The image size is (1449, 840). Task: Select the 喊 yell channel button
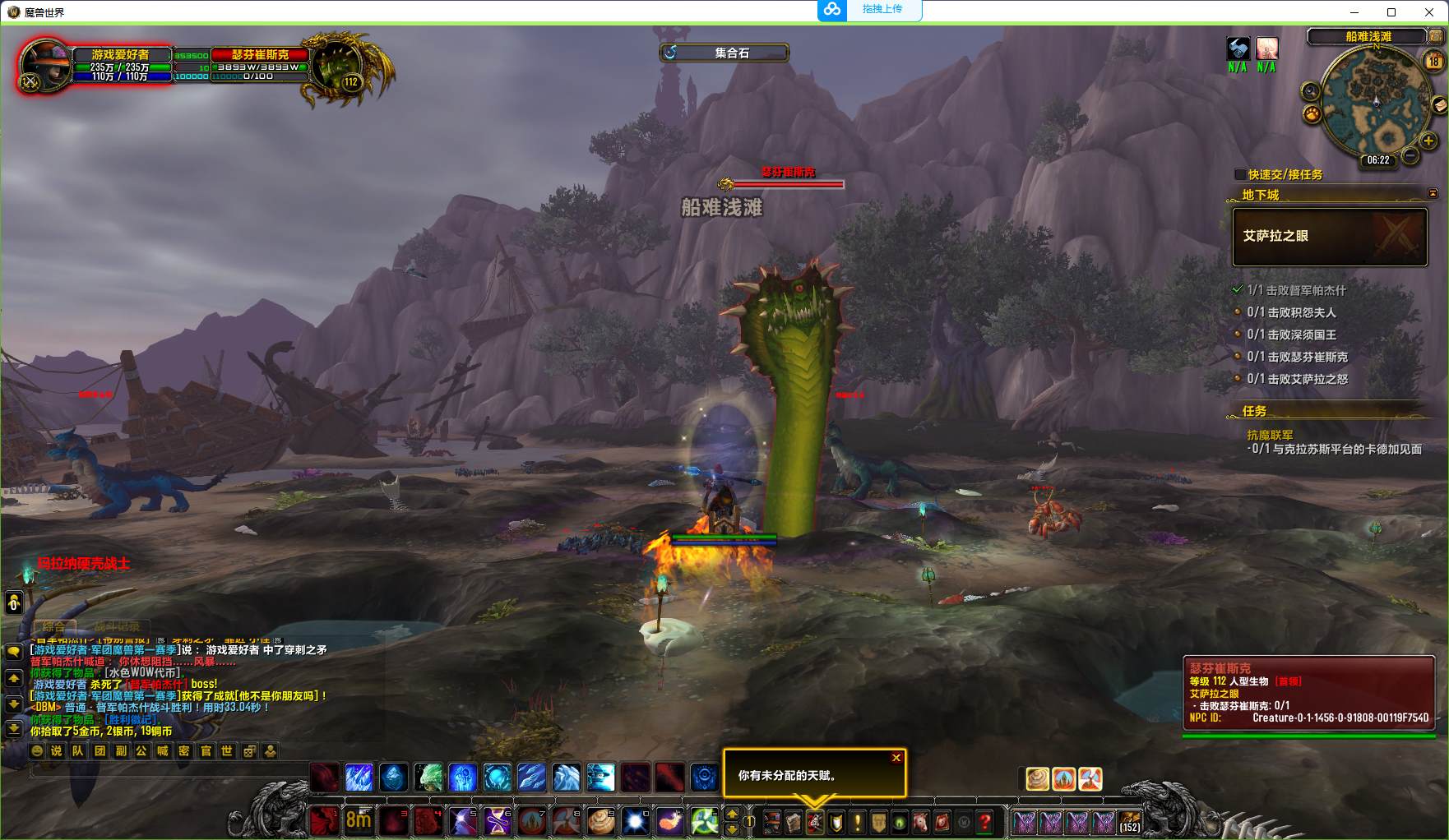point(163,750)
